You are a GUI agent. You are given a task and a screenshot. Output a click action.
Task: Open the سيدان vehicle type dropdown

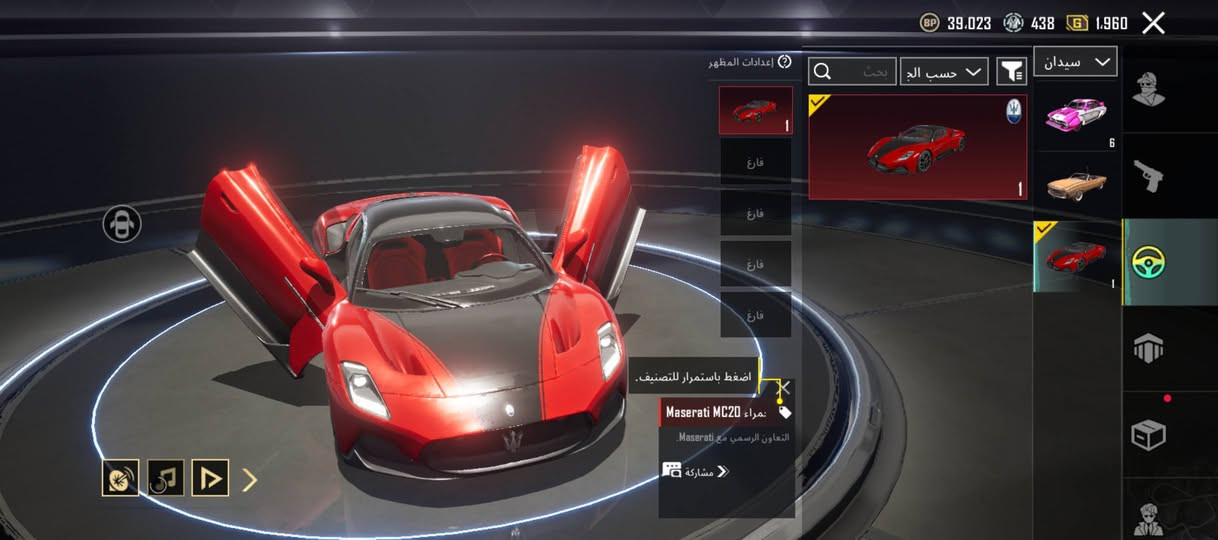1075,62
